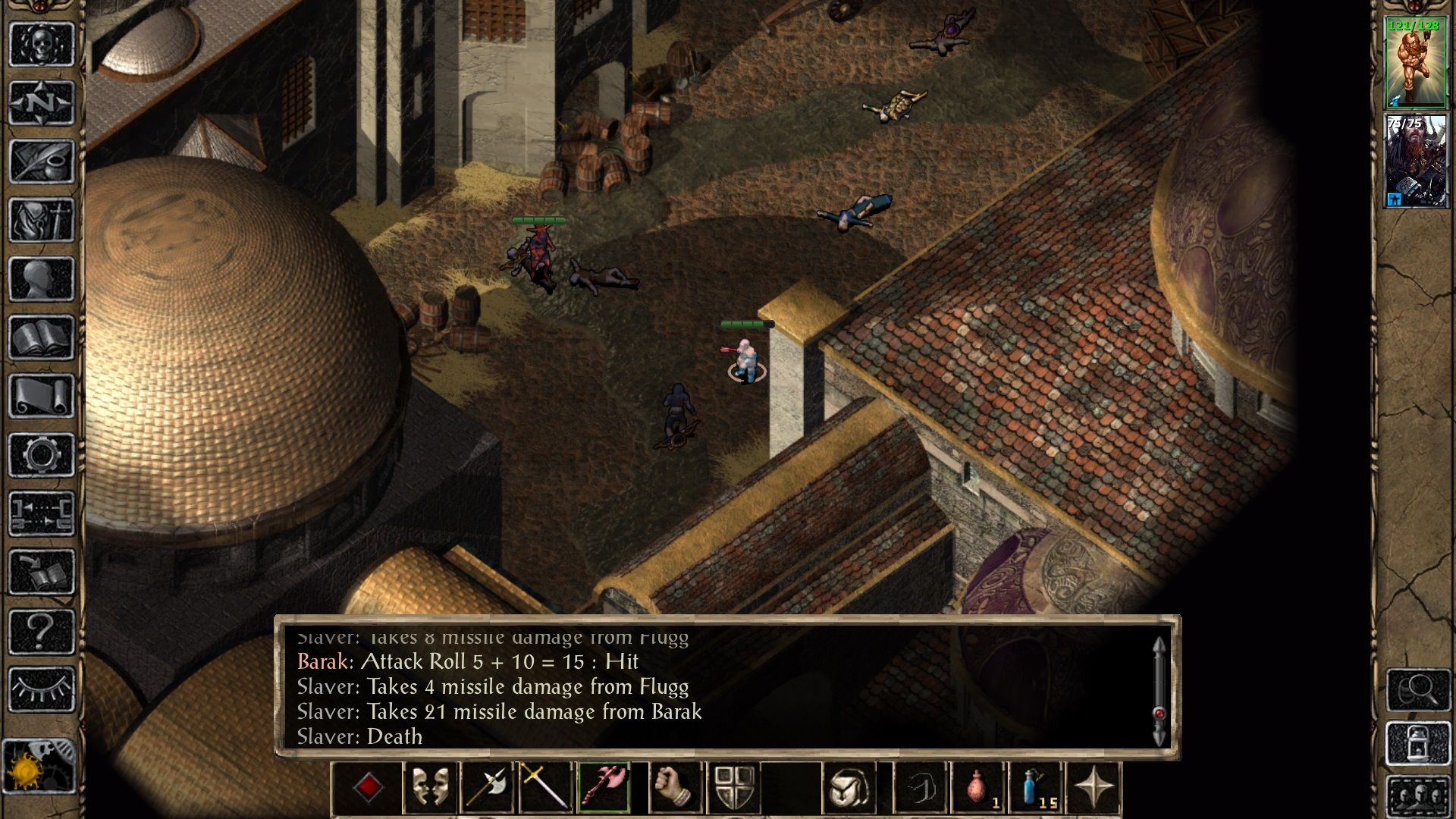The image size is (1456, 819).
Task: Activate the talk action with the masks icon
Action: pyautogui.click(x=430, y=788)
